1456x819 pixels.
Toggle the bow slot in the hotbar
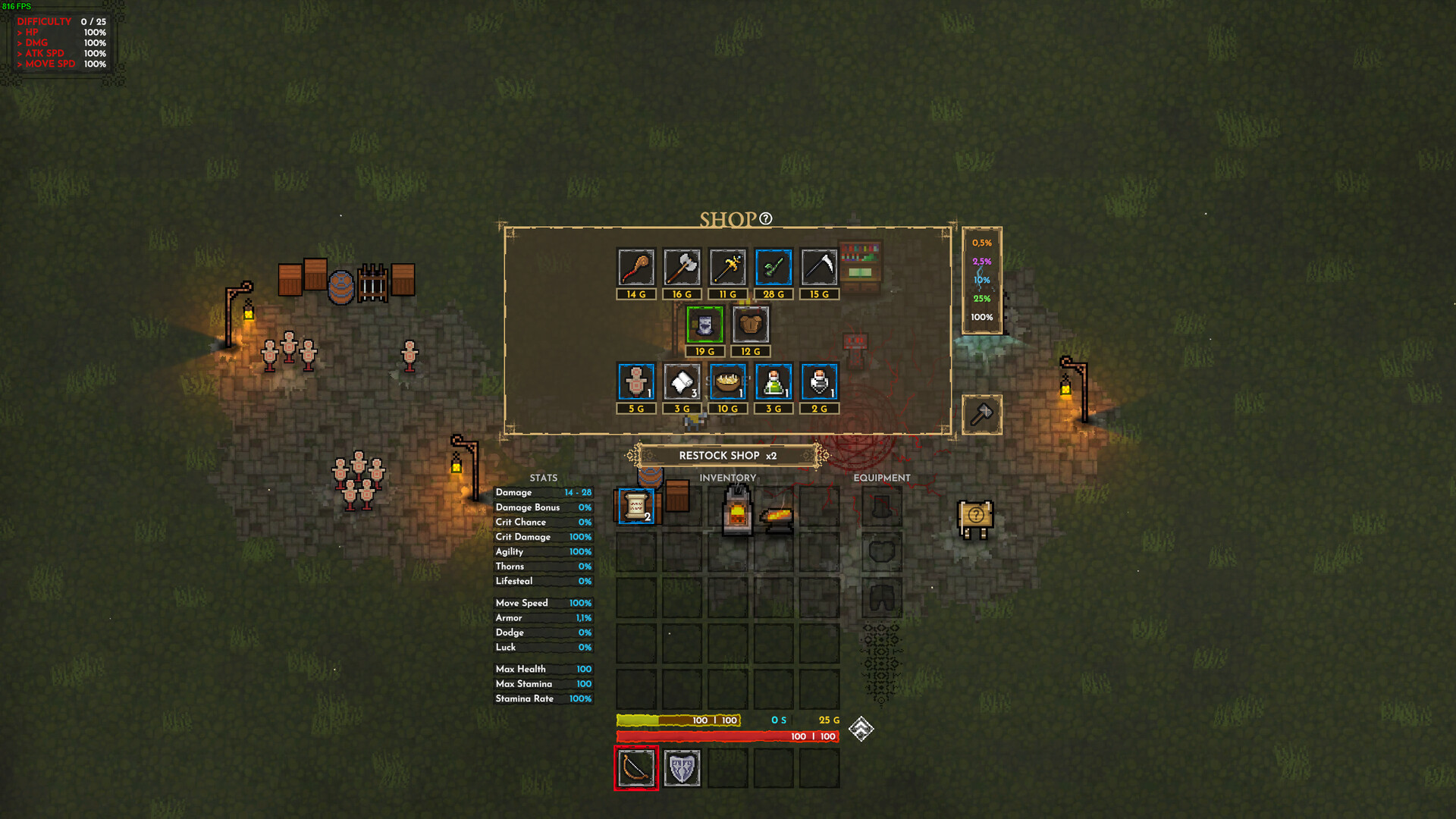point(636,767)
